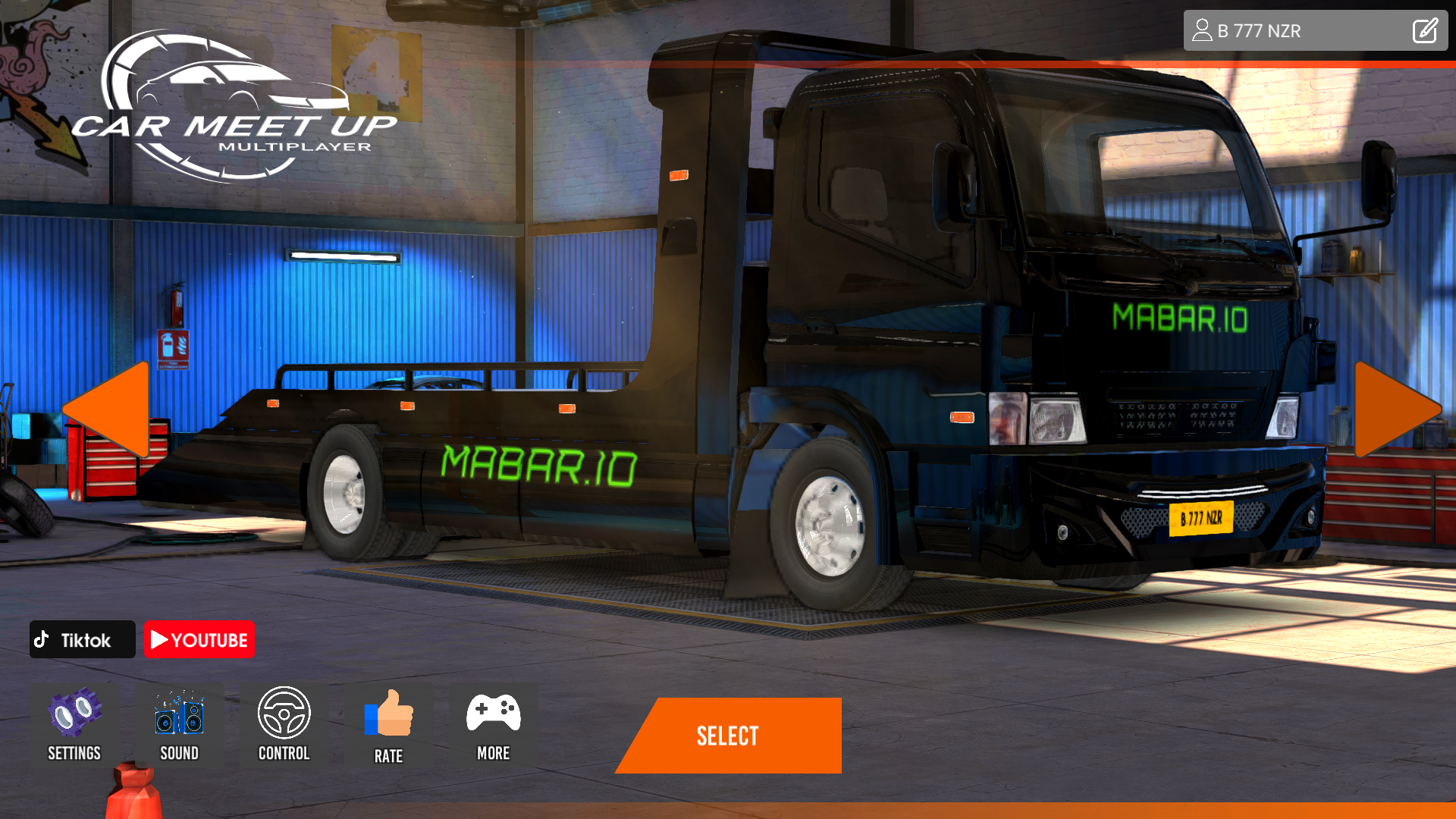
Task: Click the red YouTube play icon
Action: point(160,639)
